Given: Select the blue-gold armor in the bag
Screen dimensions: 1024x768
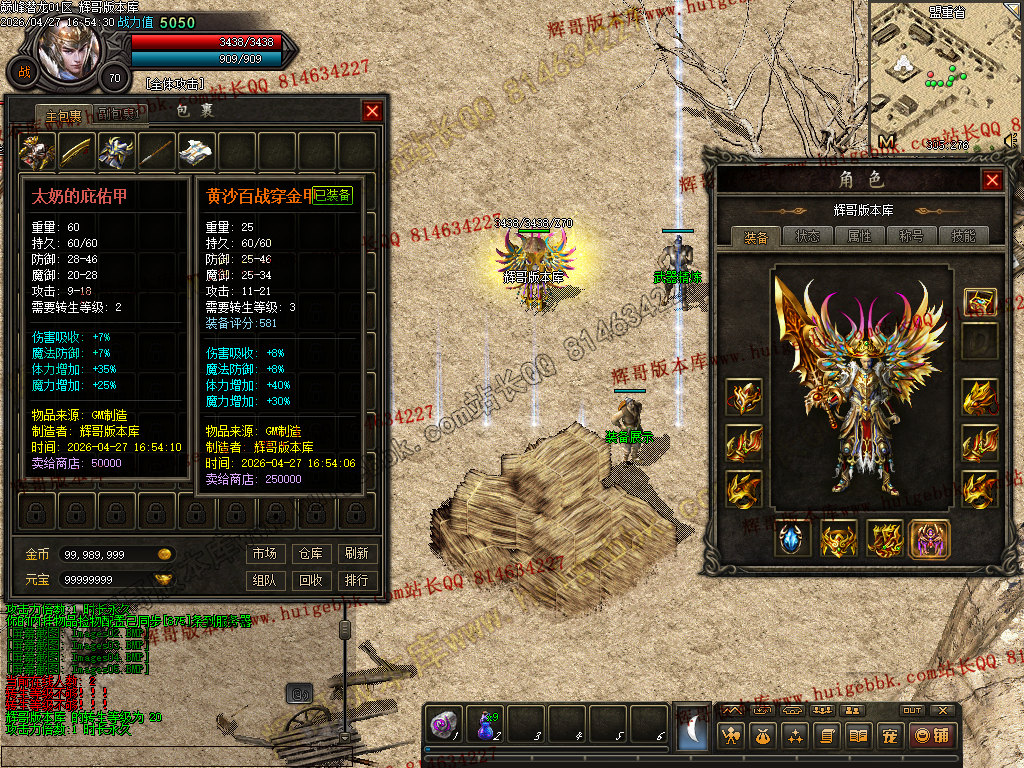Looking at the screenshot, I should (x=116, y=151).
